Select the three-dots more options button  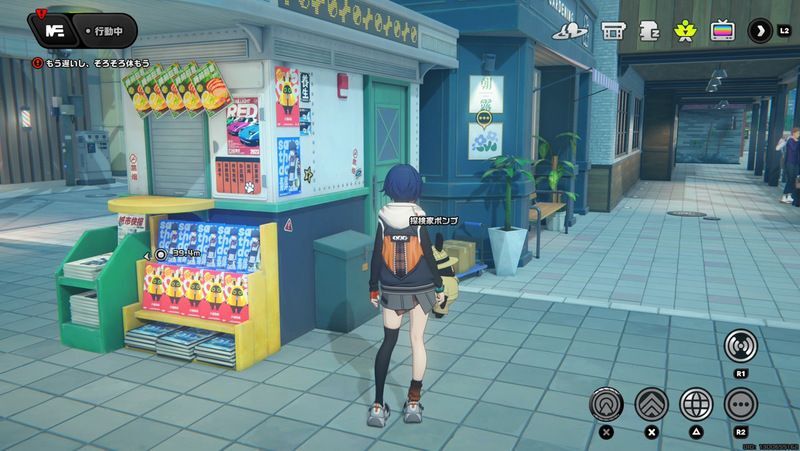coord(741,403)
